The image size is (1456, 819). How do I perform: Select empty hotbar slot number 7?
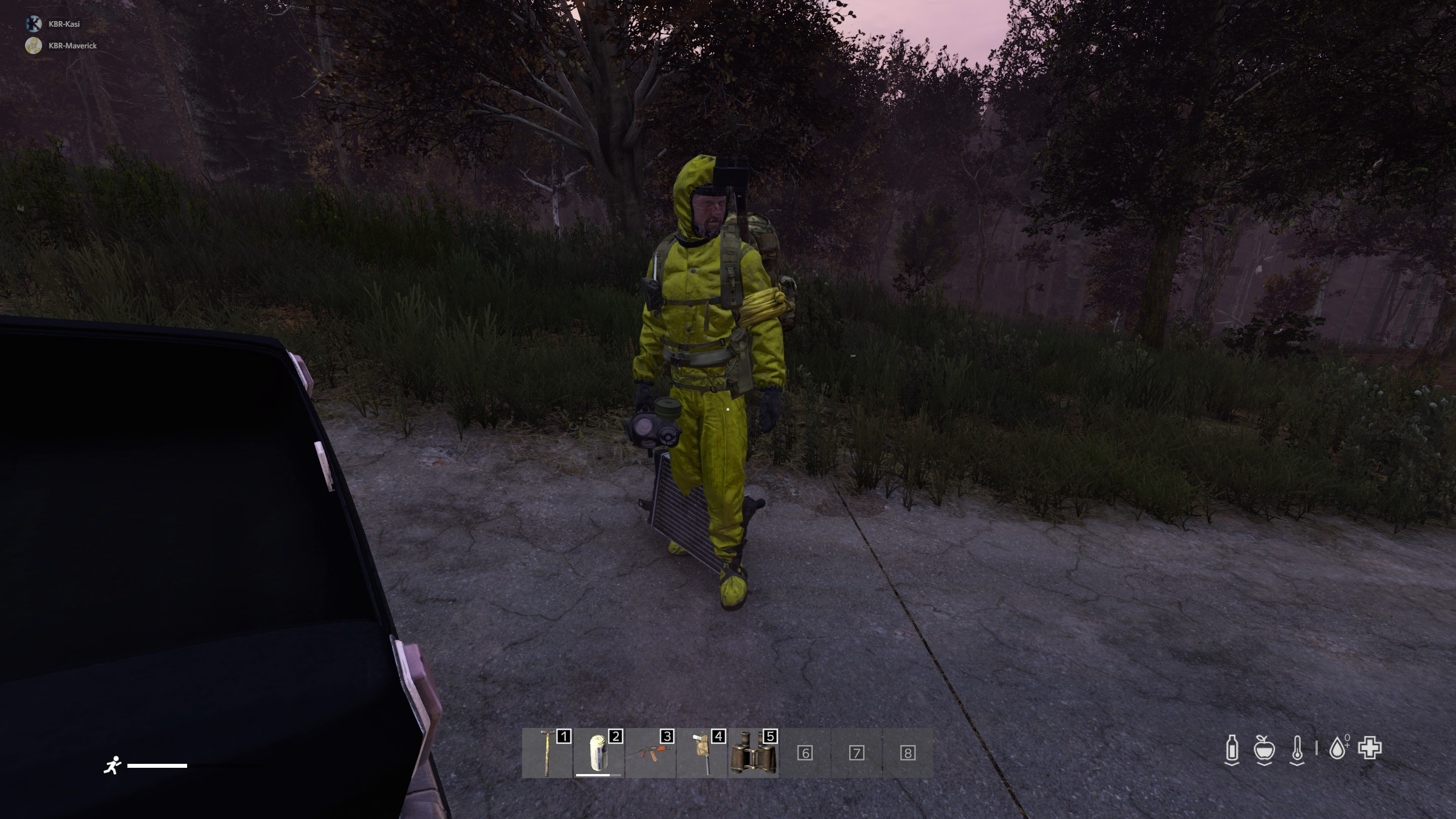[x=856, y=753]
